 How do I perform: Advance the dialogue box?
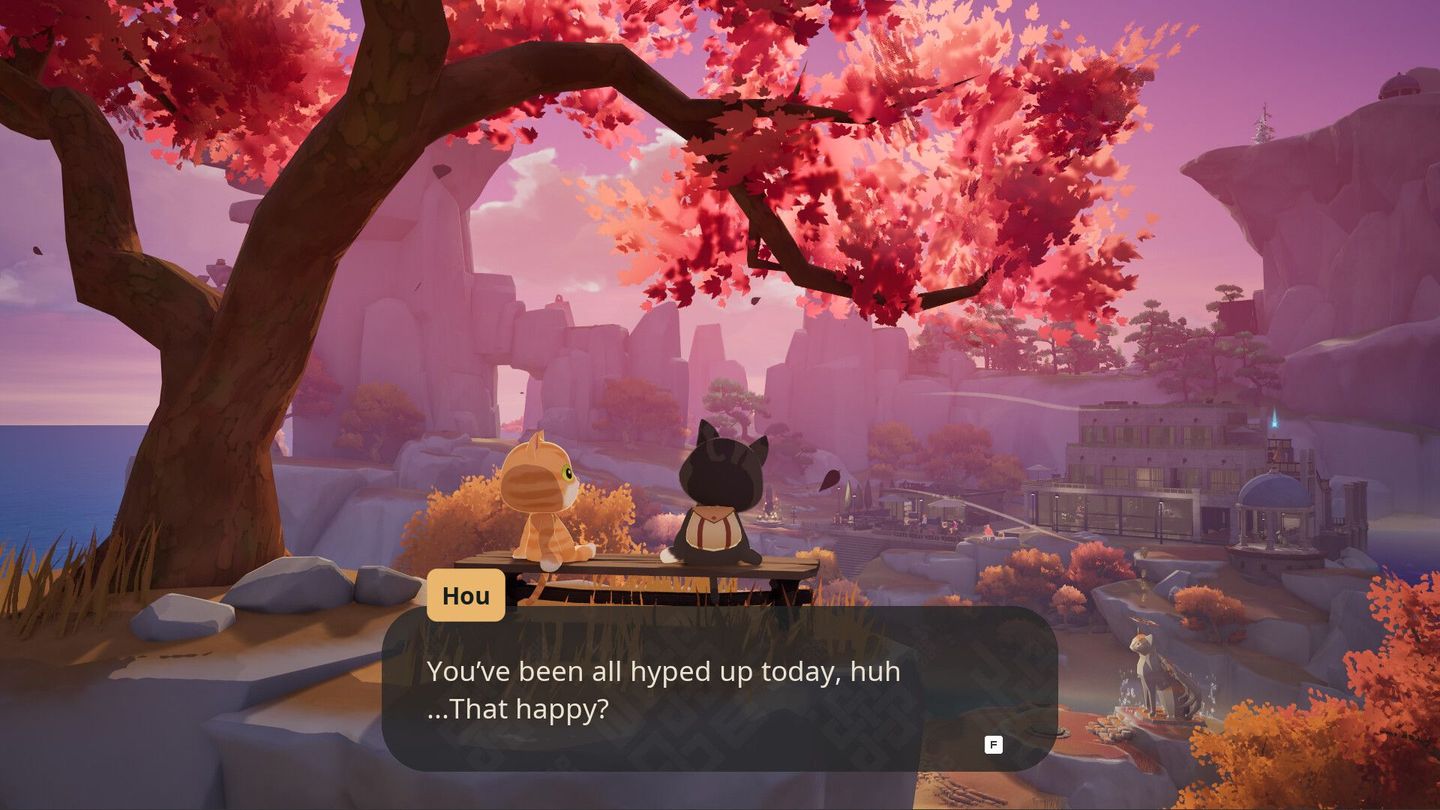[993, 745]
